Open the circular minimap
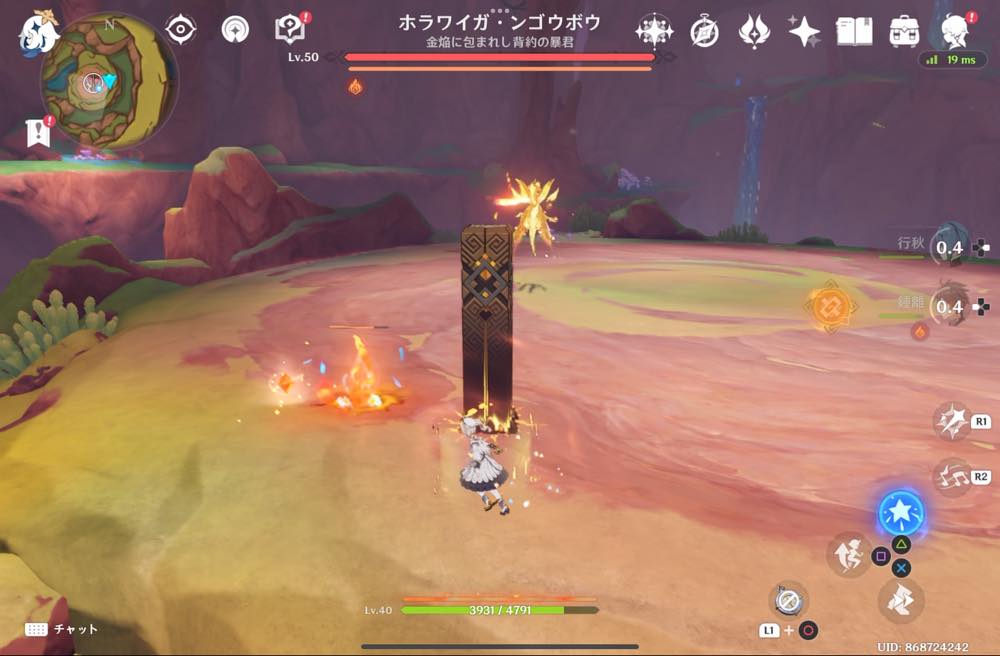The height and width of the screenshot is (656, 1000). (97, 82)
